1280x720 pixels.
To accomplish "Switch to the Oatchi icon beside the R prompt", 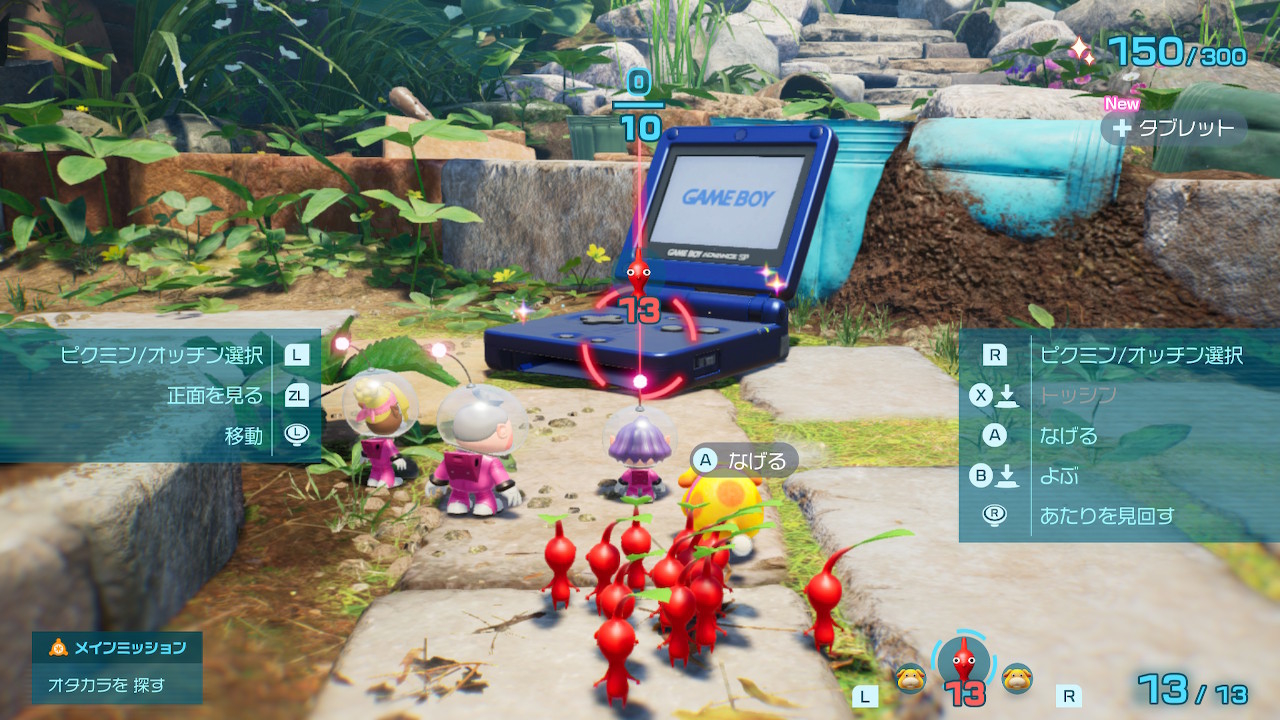I will 1017,677.
